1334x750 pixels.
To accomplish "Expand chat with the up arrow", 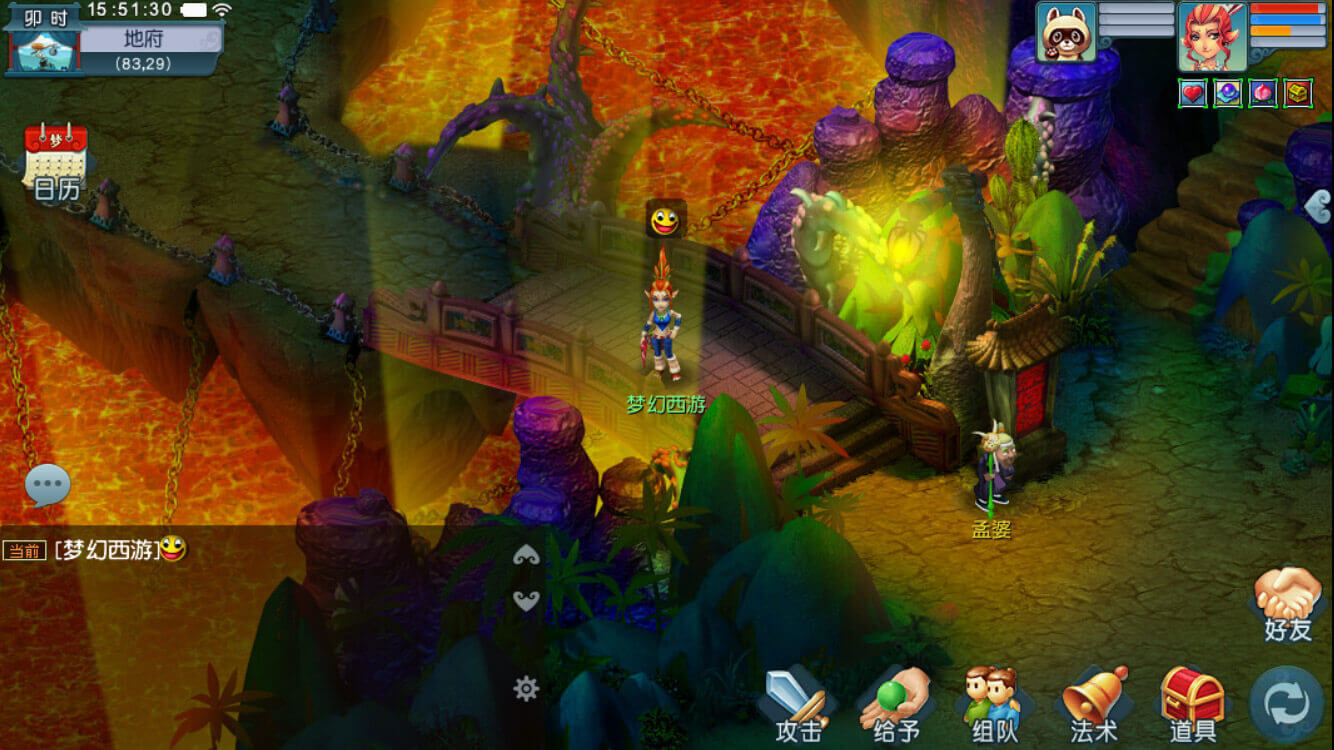I will point(526,557).
